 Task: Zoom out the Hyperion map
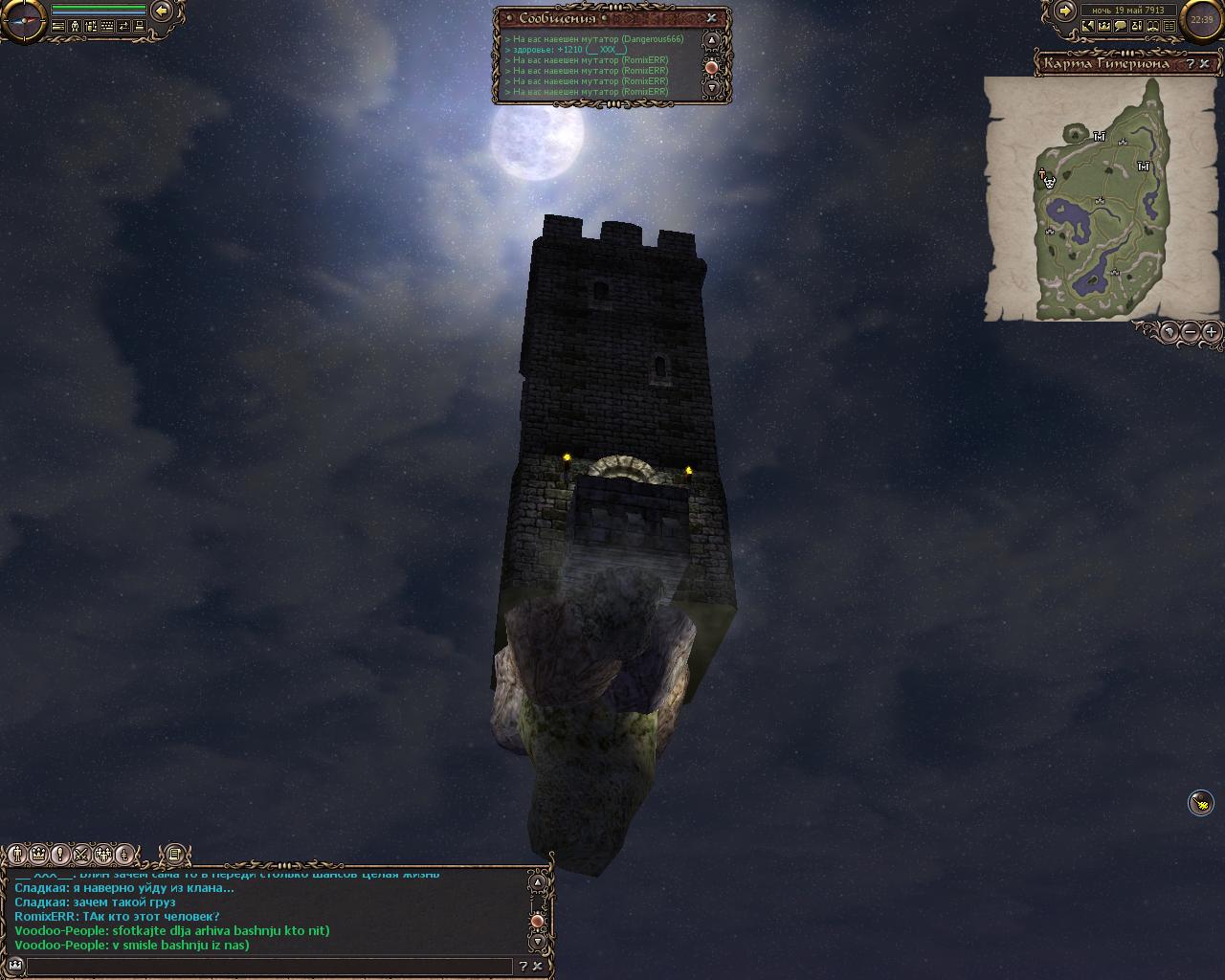pos(1190,332)
